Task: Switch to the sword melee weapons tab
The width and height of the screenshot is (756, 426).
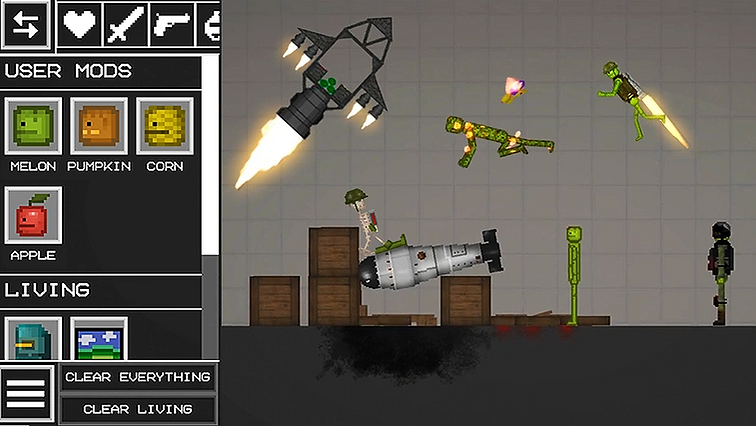Action: click(125, 25)
